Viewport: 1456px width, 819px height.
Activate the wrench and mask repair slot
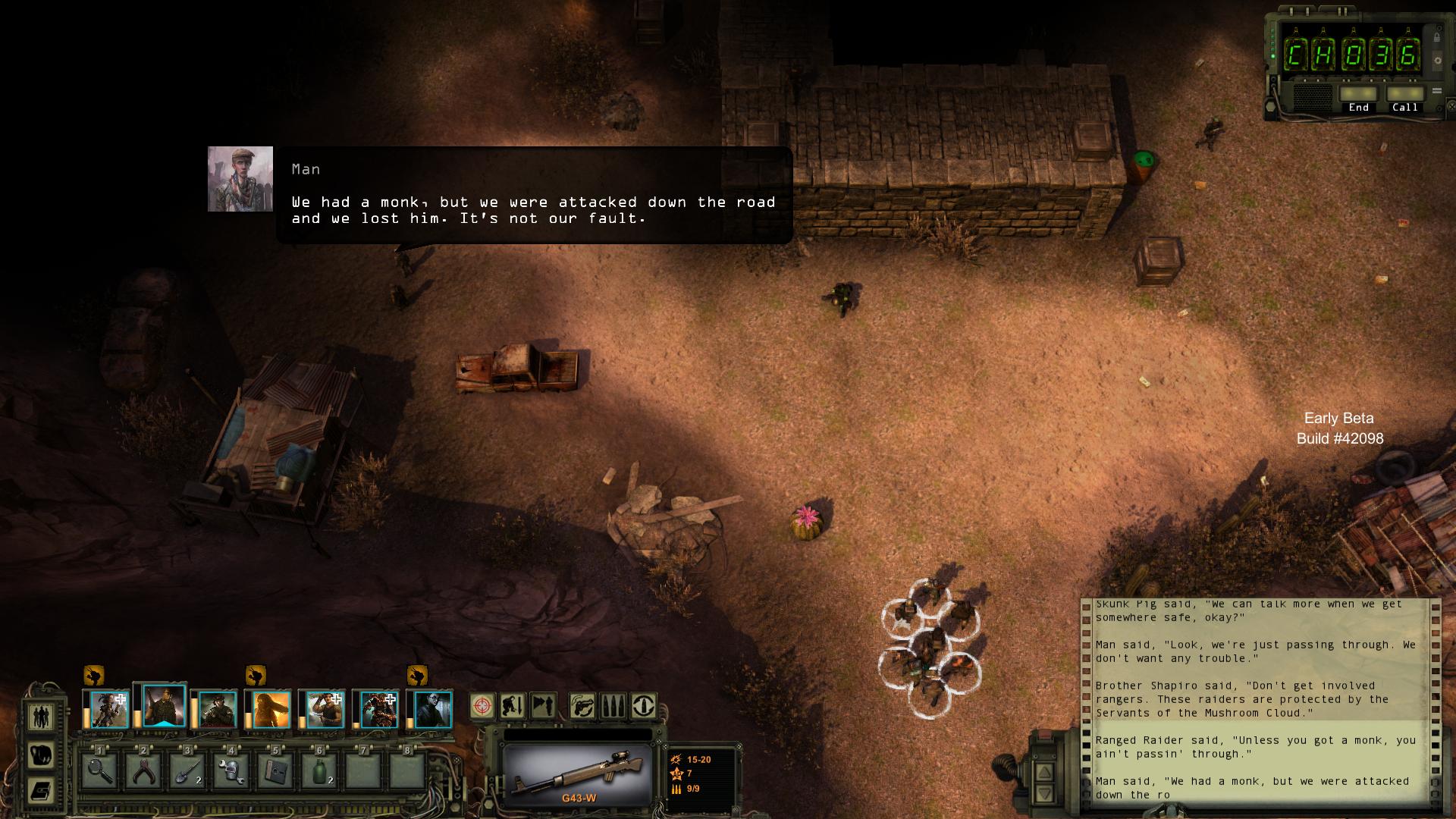point(231,770)
